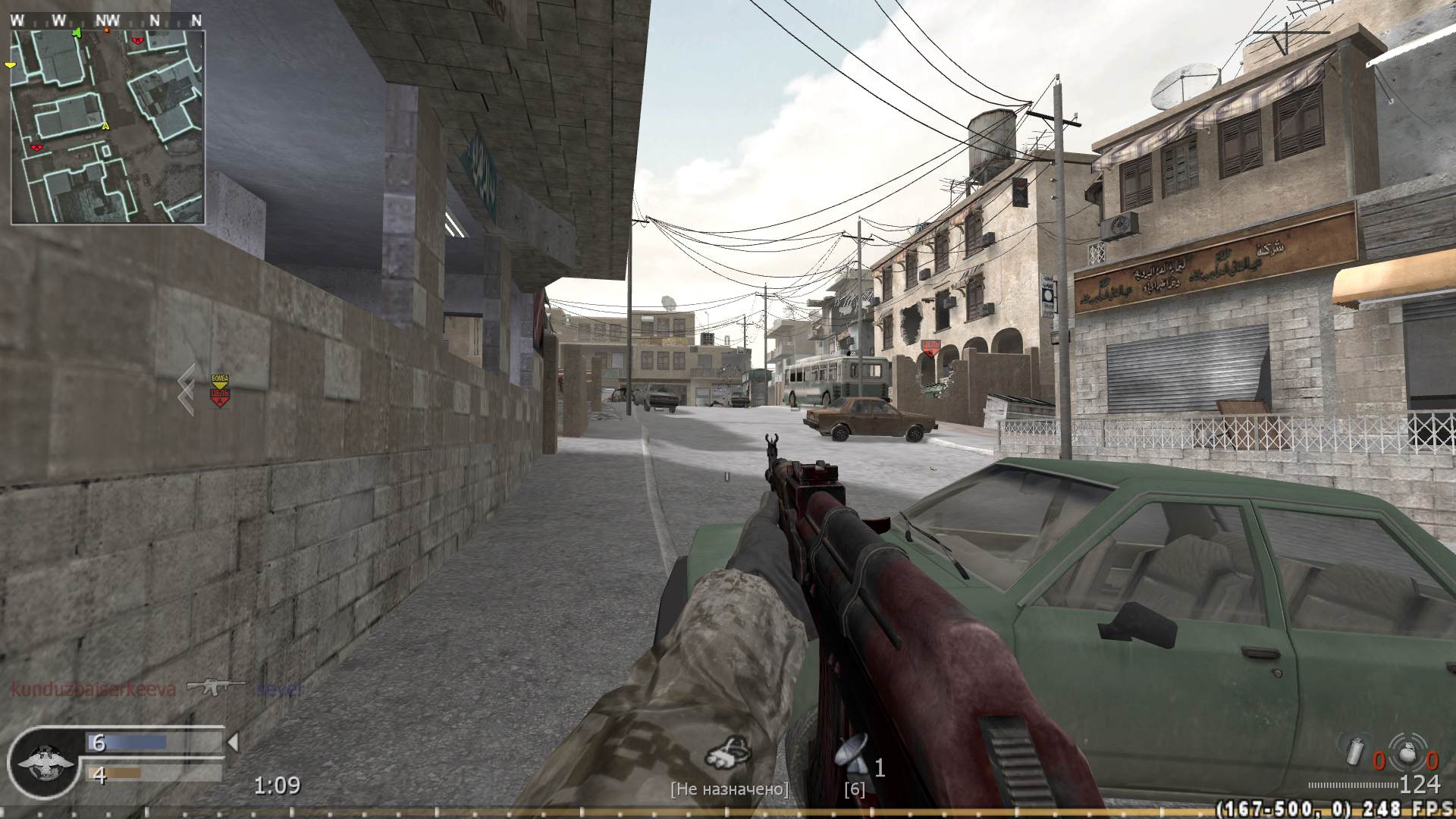Click the yellow teammate arrow on the minimap

(105, 125)
